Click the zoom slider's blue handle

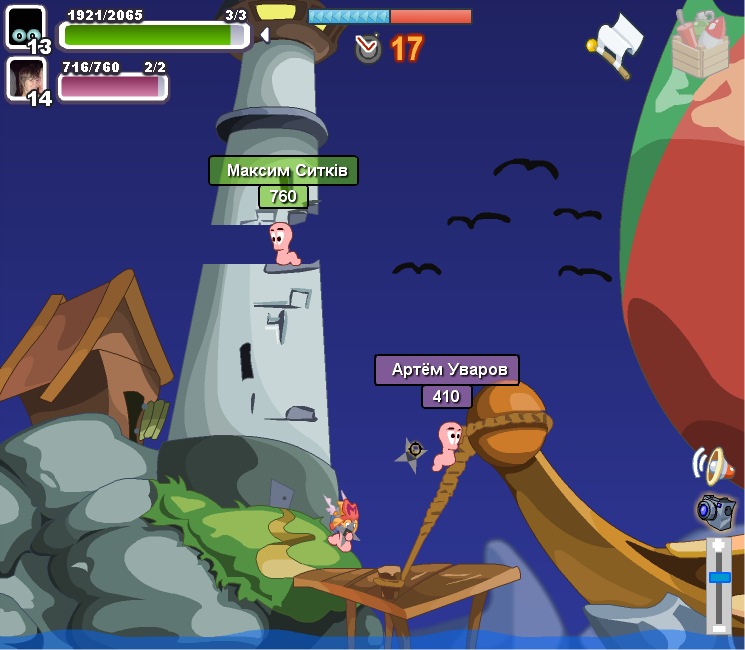pyautogui.click(x=719, y=577)
